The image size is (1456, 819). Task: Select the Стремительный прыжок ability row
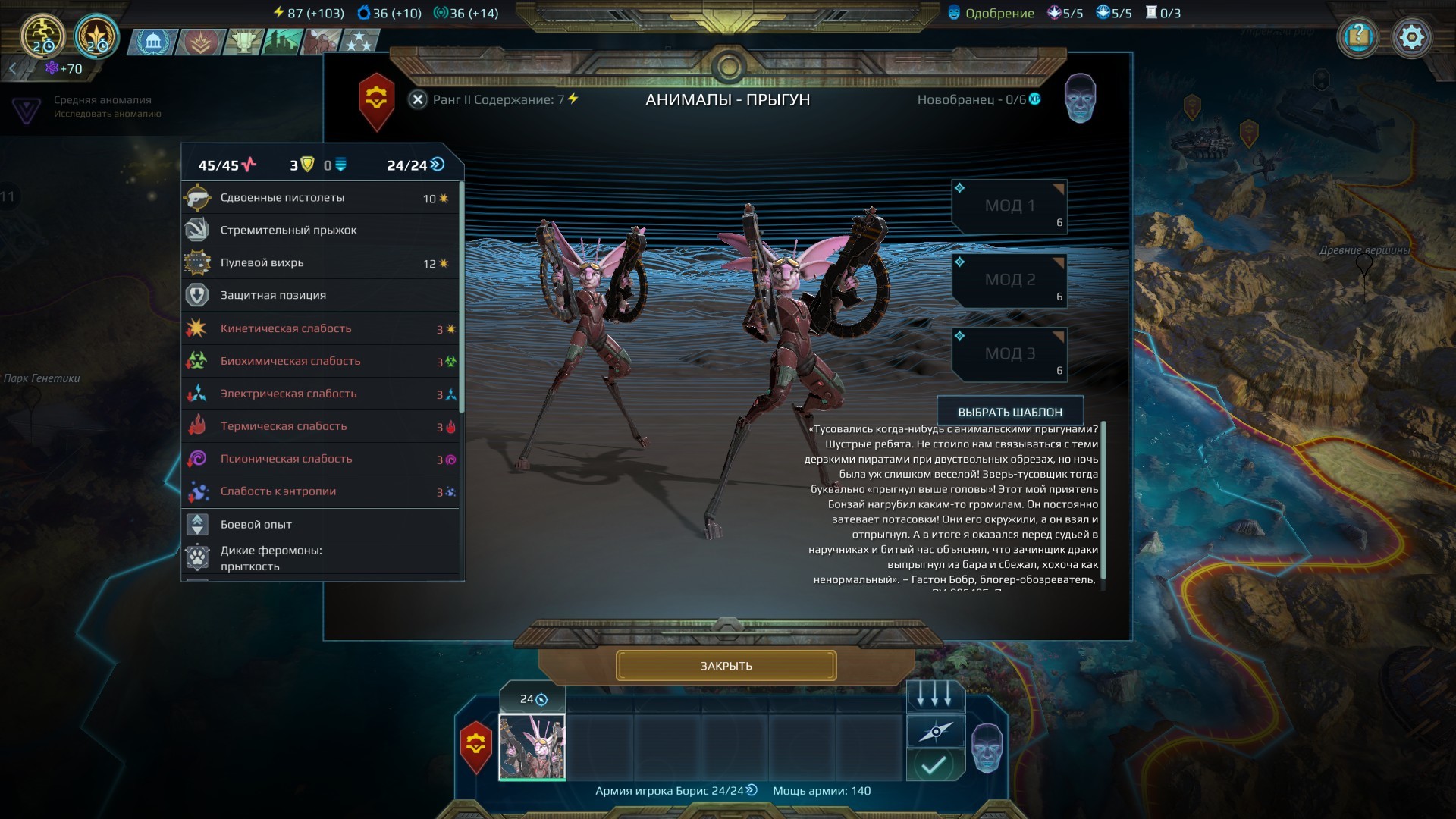(x=320, y=231)
